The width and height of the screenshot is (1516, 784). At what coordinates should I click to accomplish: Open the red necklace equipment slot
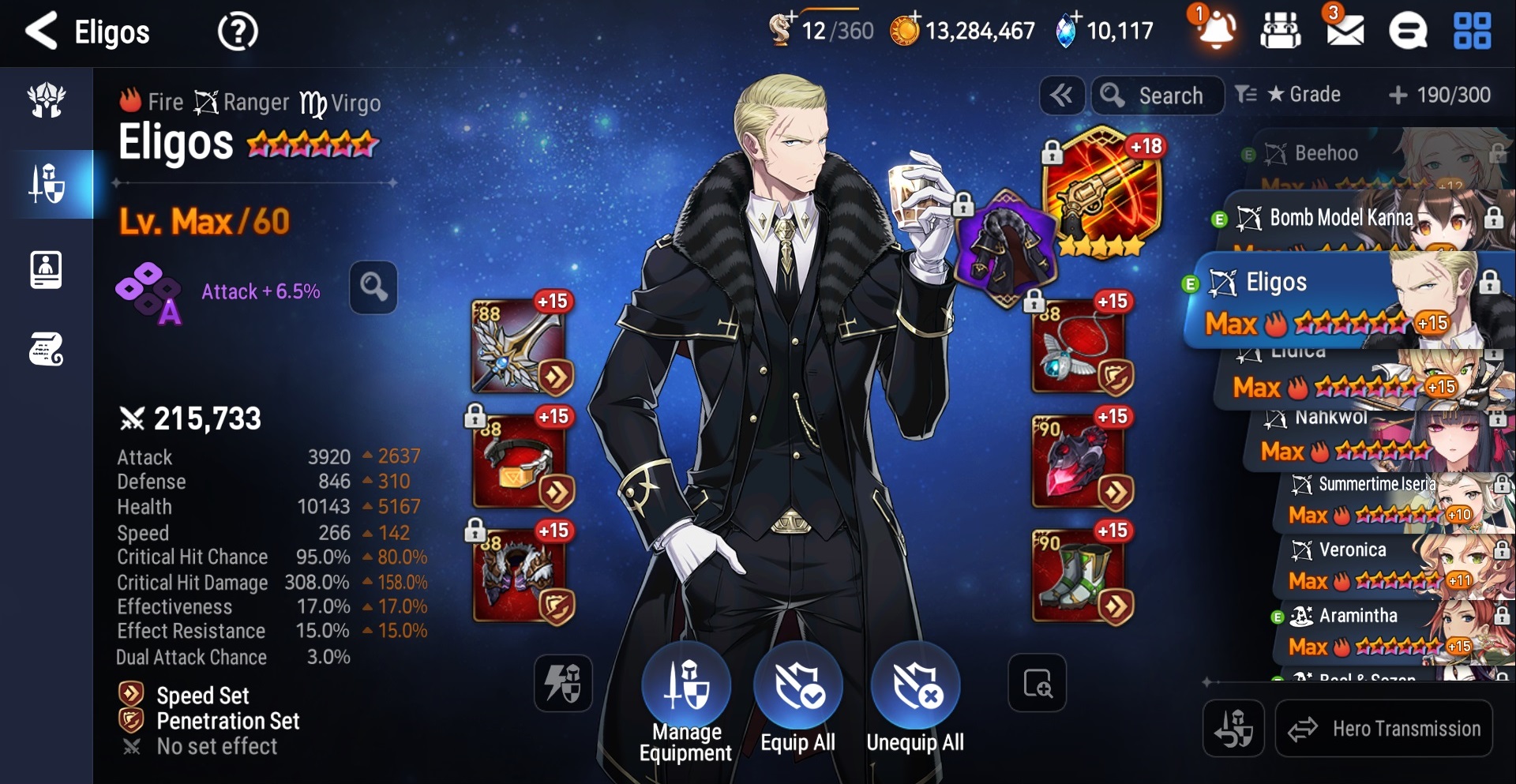(x=1080, y=346)
